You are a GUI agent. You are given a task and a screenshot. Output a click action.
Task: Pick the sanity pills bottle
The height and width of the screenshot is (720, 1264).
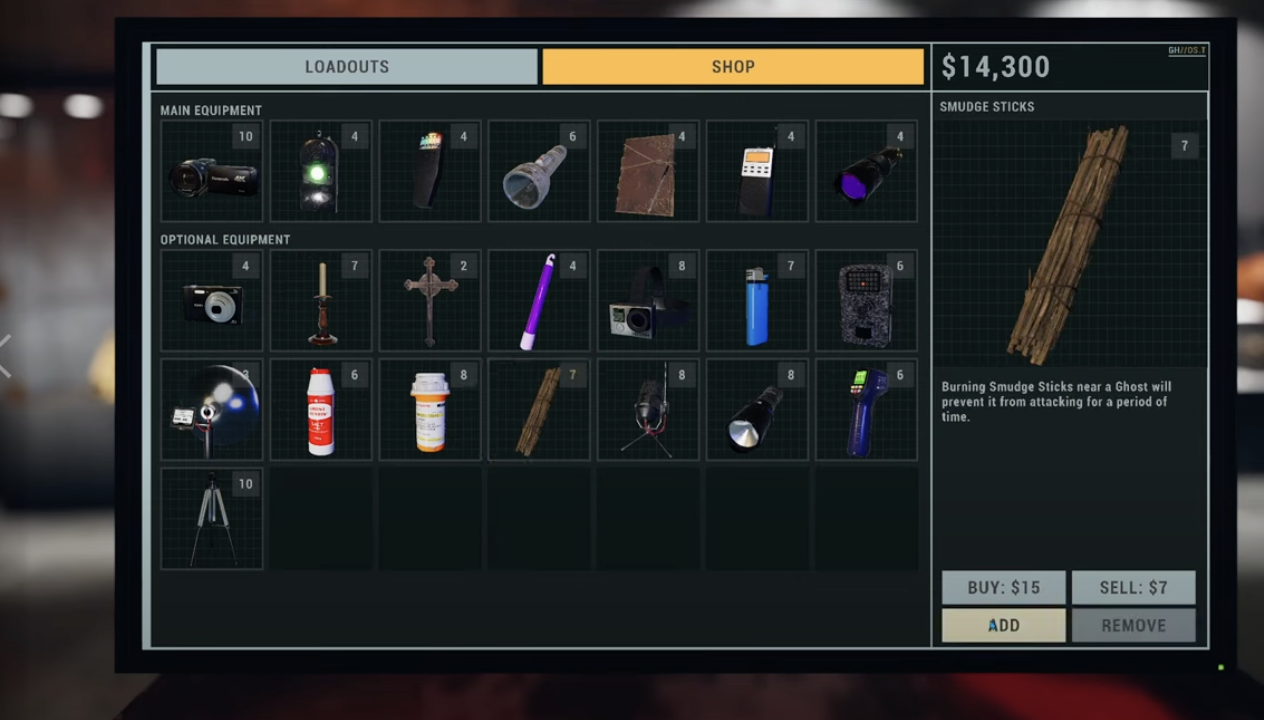(x=430, y=410)
